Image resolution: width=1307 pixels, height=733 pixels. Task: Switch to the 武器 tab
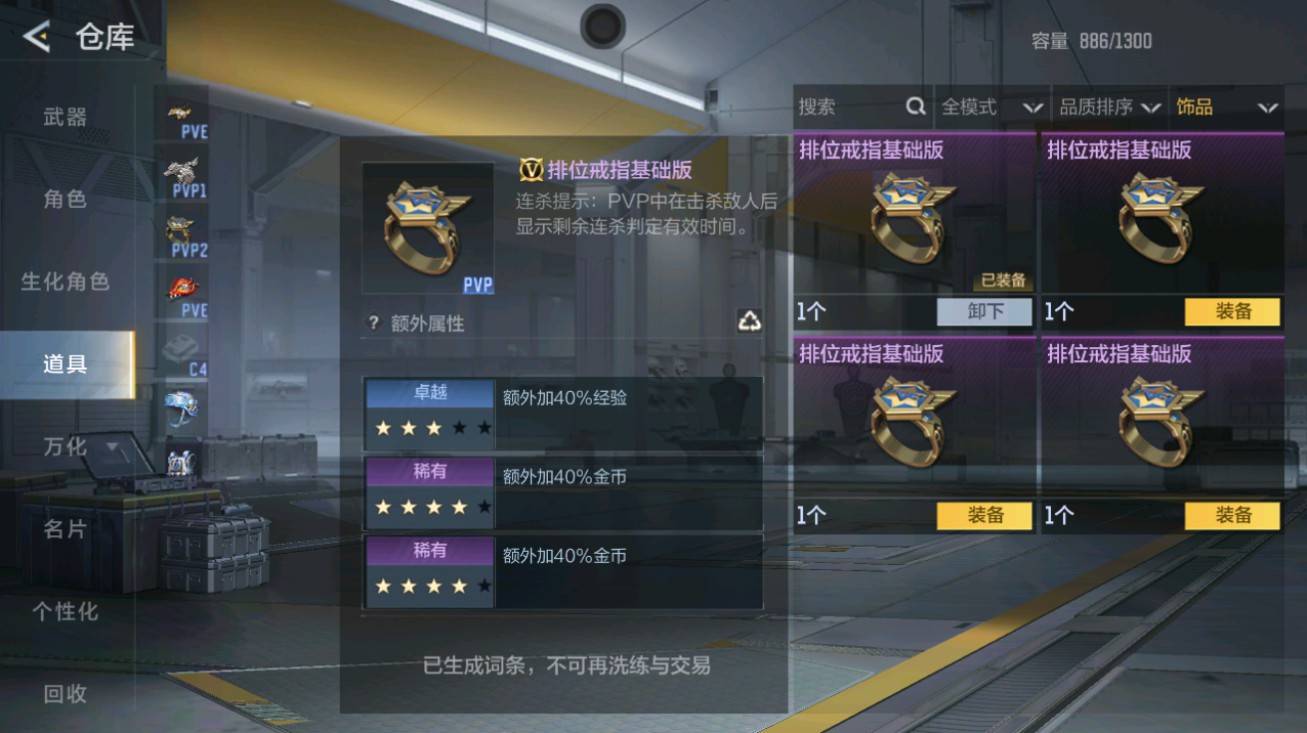pyautogui.click(x=65, y=116)
